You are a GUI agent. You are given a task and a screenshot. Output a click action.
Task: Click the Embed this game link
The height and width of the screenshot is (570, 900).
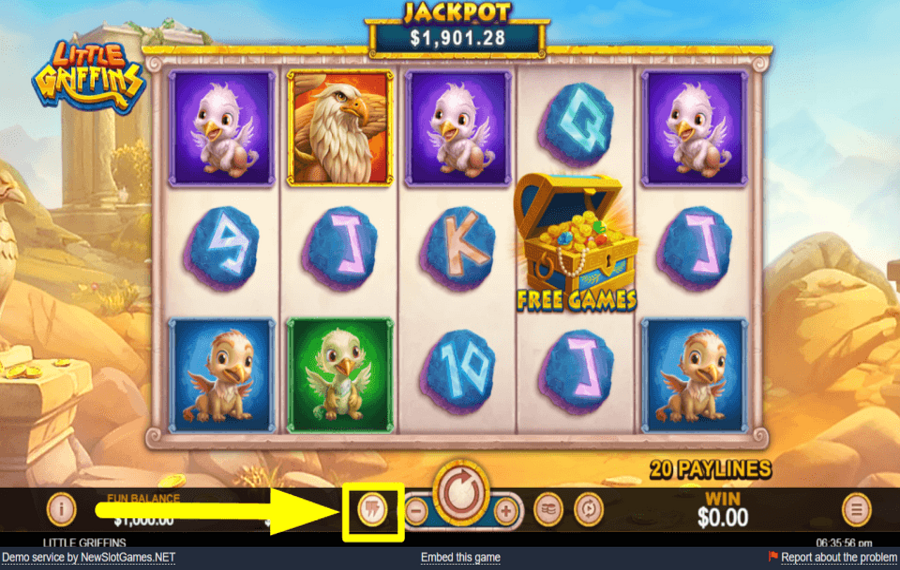coord(461,557)
